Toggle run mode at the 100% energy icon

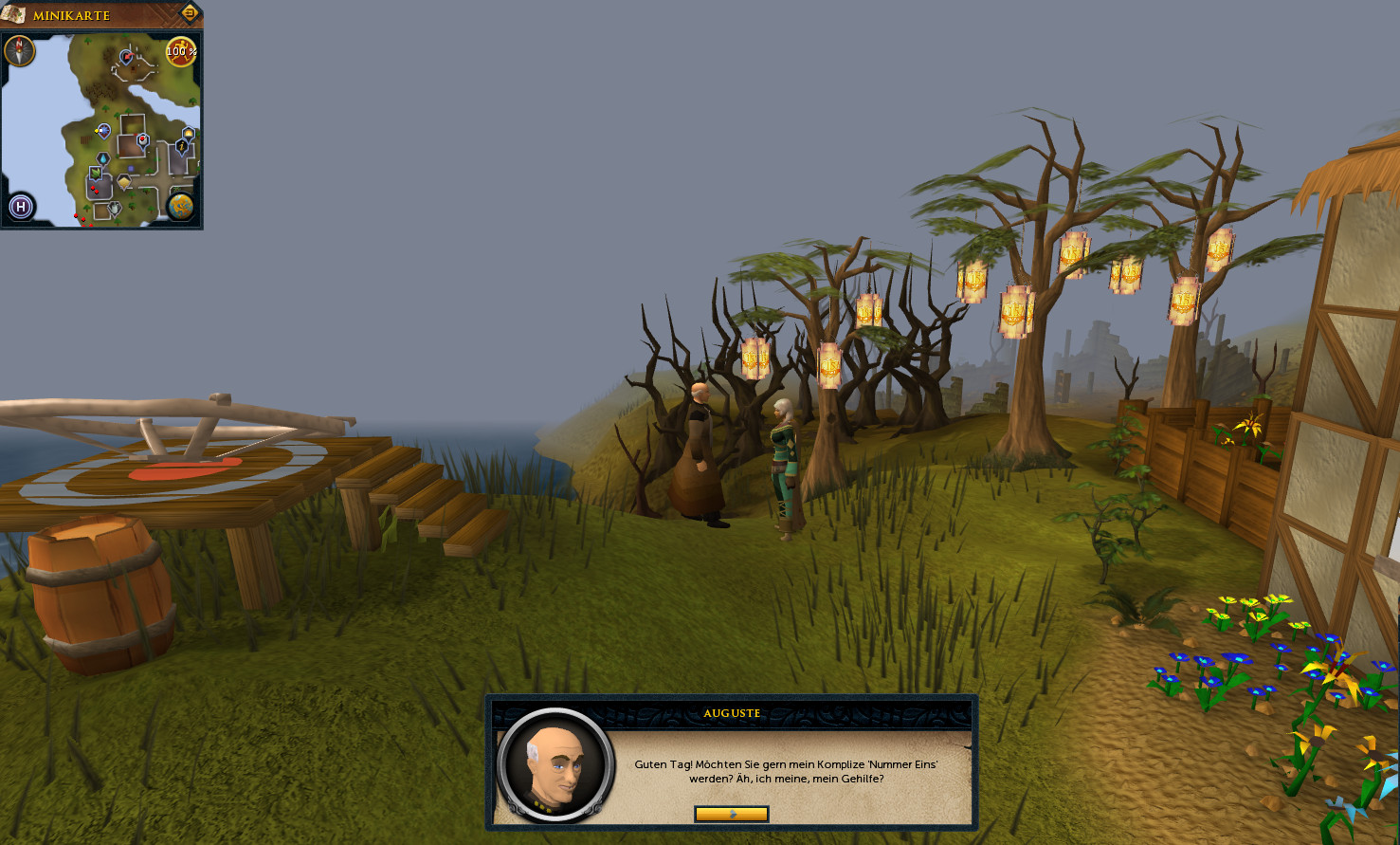click(181, 51)
